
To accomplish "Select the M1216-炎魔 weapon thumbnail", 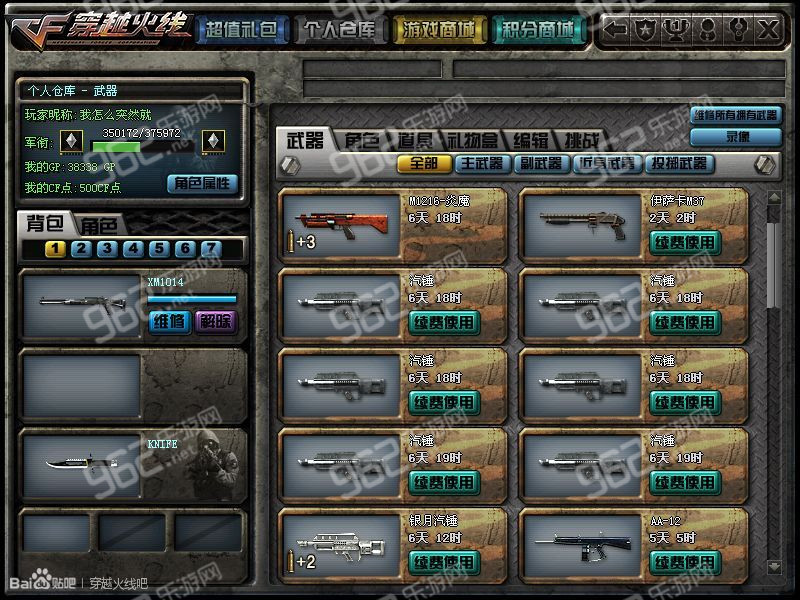I will [x=342, y=221].
